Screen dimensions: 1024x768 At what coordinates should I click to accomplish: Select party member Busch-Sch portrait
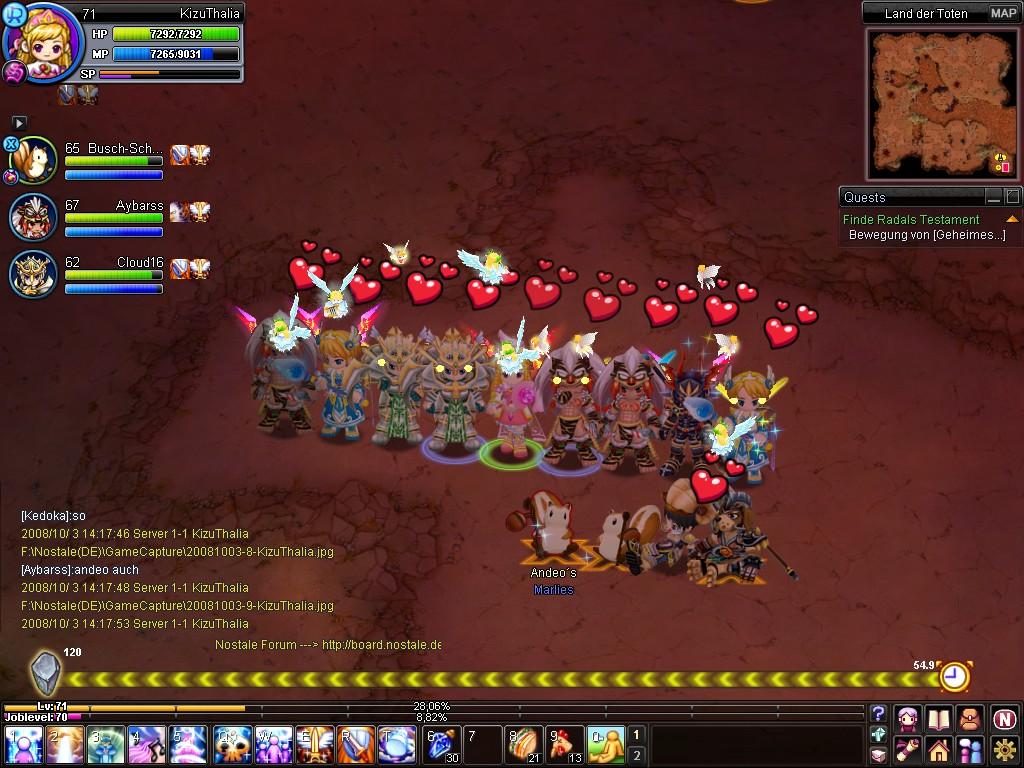coord(33,161)
